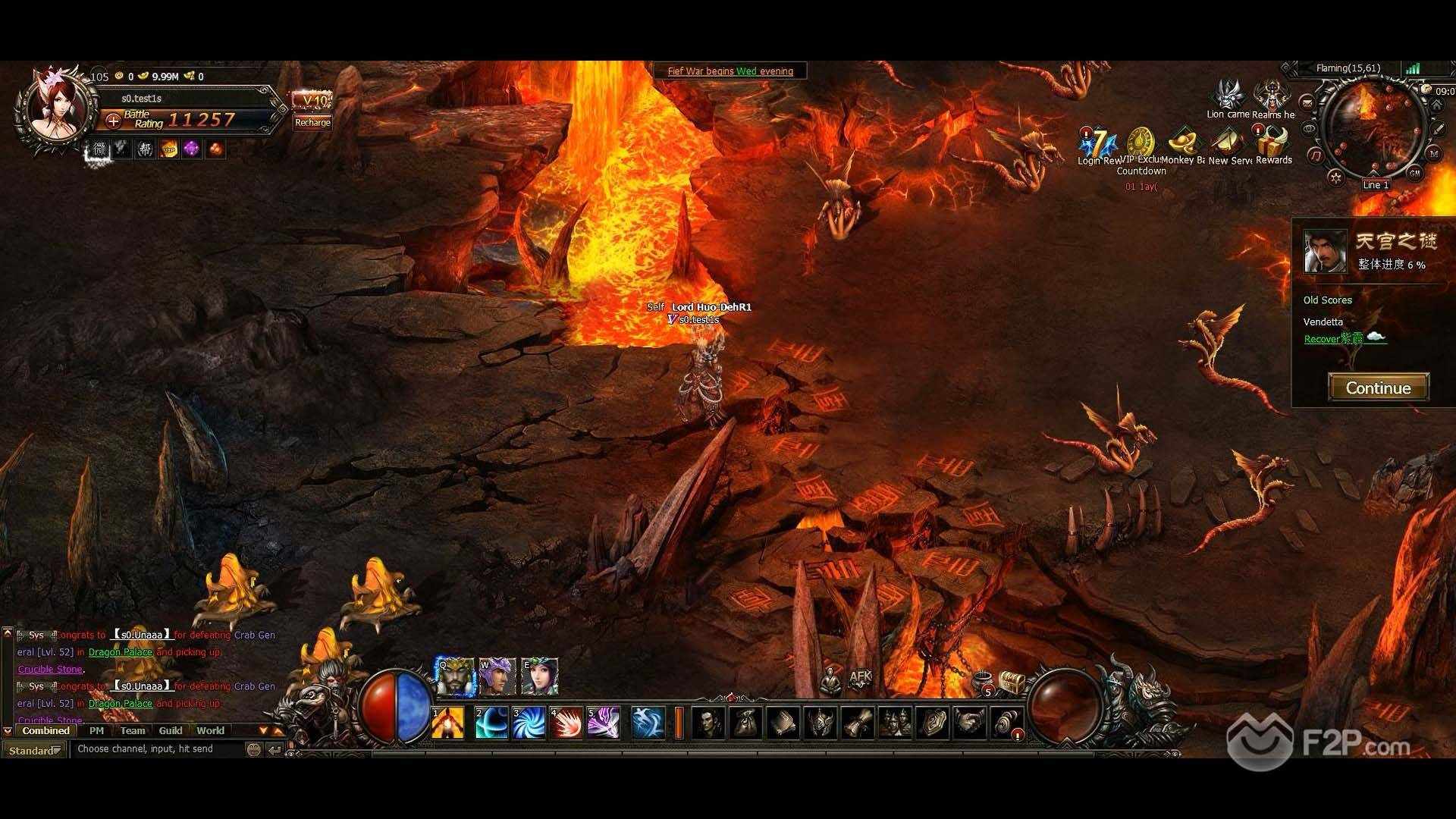This screenshot has height=819, width=1456.
Task: Toggle the music note icon by the minimap
Action: pos(1316,155)
